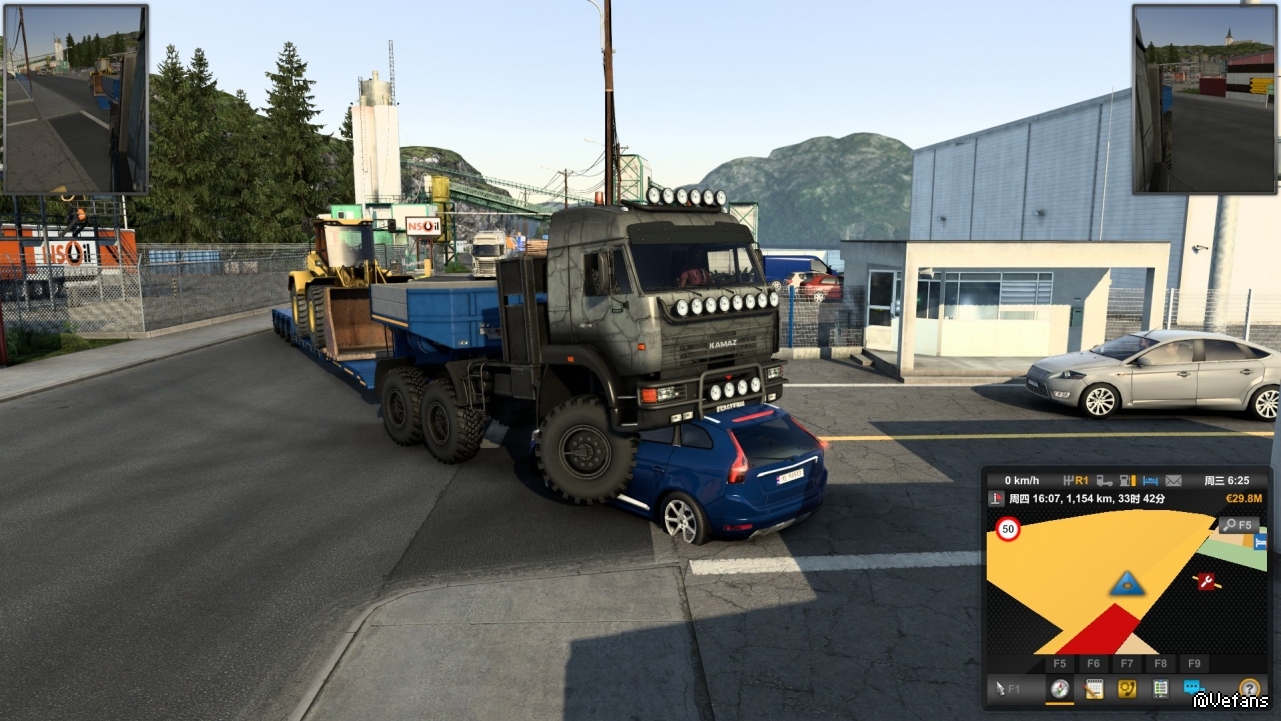Screen dimensions: 1281x721
Task: Show the damage checklist tab
Action: [1160, 688]
